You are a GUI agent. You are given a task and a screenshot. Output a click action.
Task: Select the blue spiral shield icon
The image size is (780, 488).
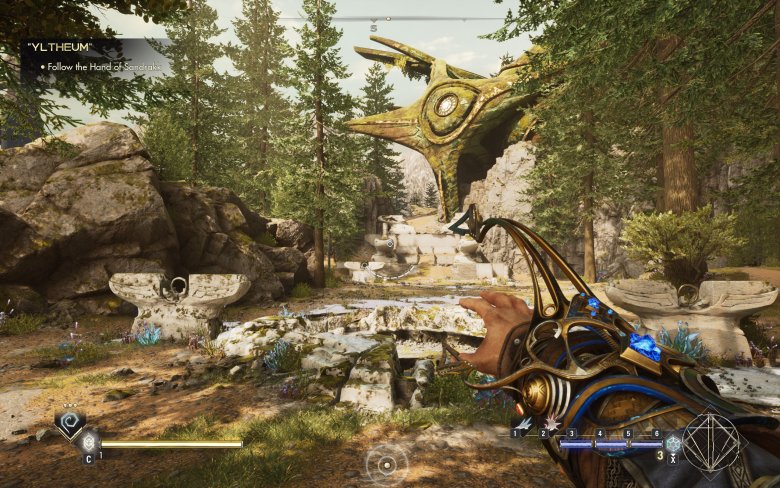(x=69, y=425)
